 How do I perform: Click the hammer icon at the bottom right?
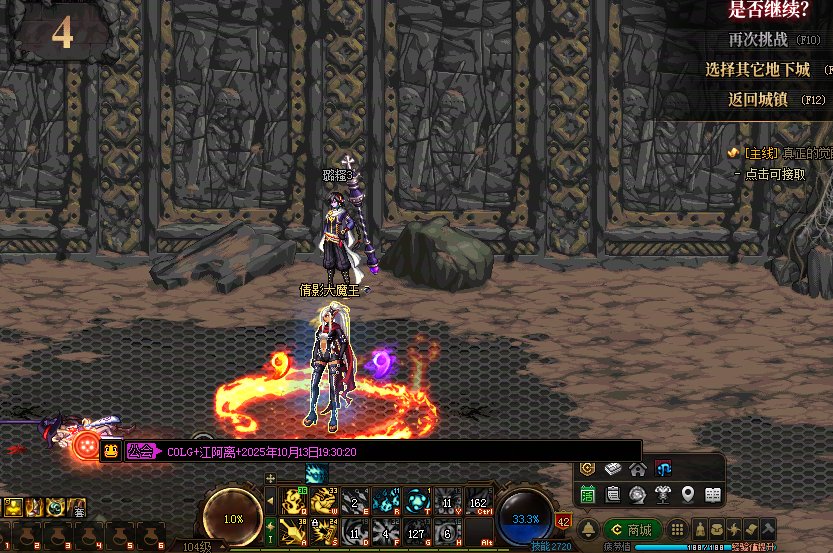coord(767,528)
